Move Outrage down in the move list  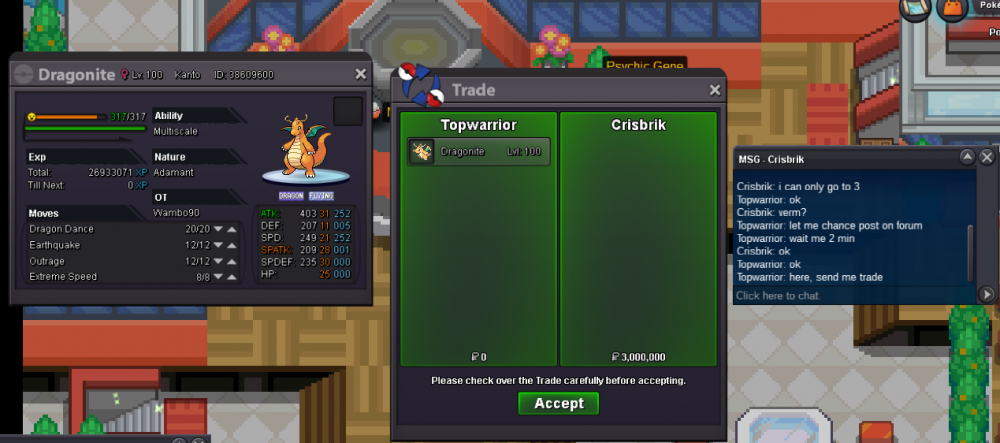pos(219,261)
